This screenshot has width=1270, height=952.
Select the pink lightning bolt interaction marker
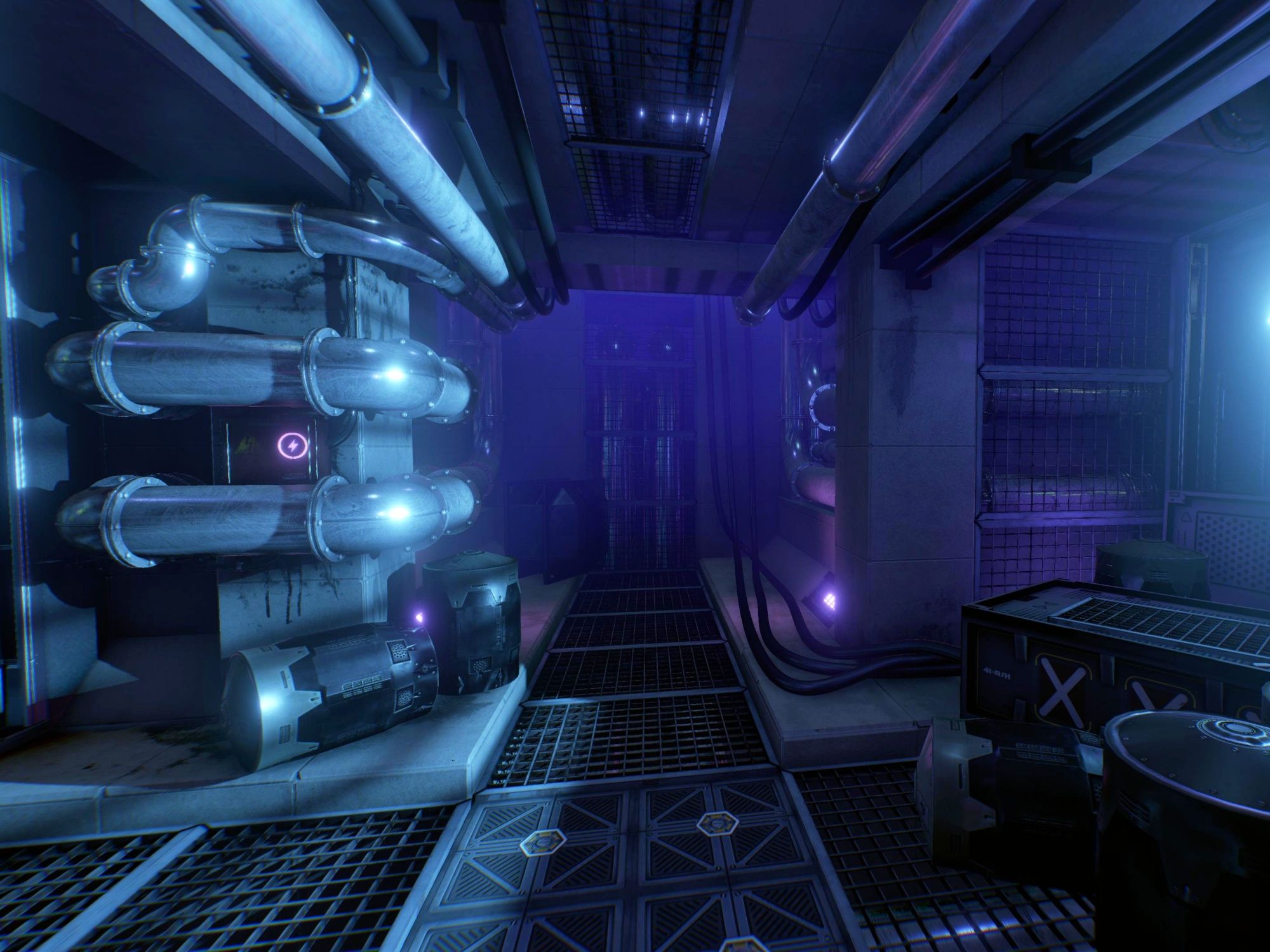(291, 446)
